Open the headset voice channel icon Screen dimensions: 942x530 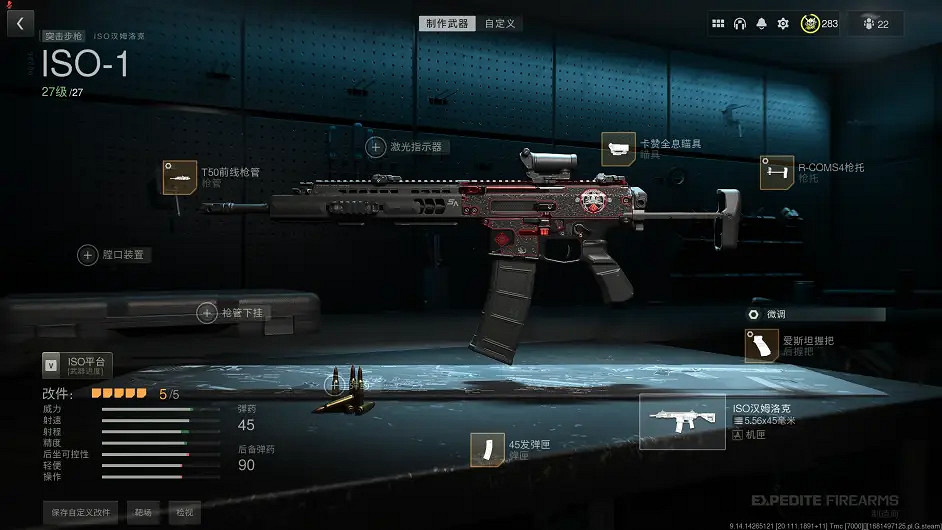click(x=740, y=24)
